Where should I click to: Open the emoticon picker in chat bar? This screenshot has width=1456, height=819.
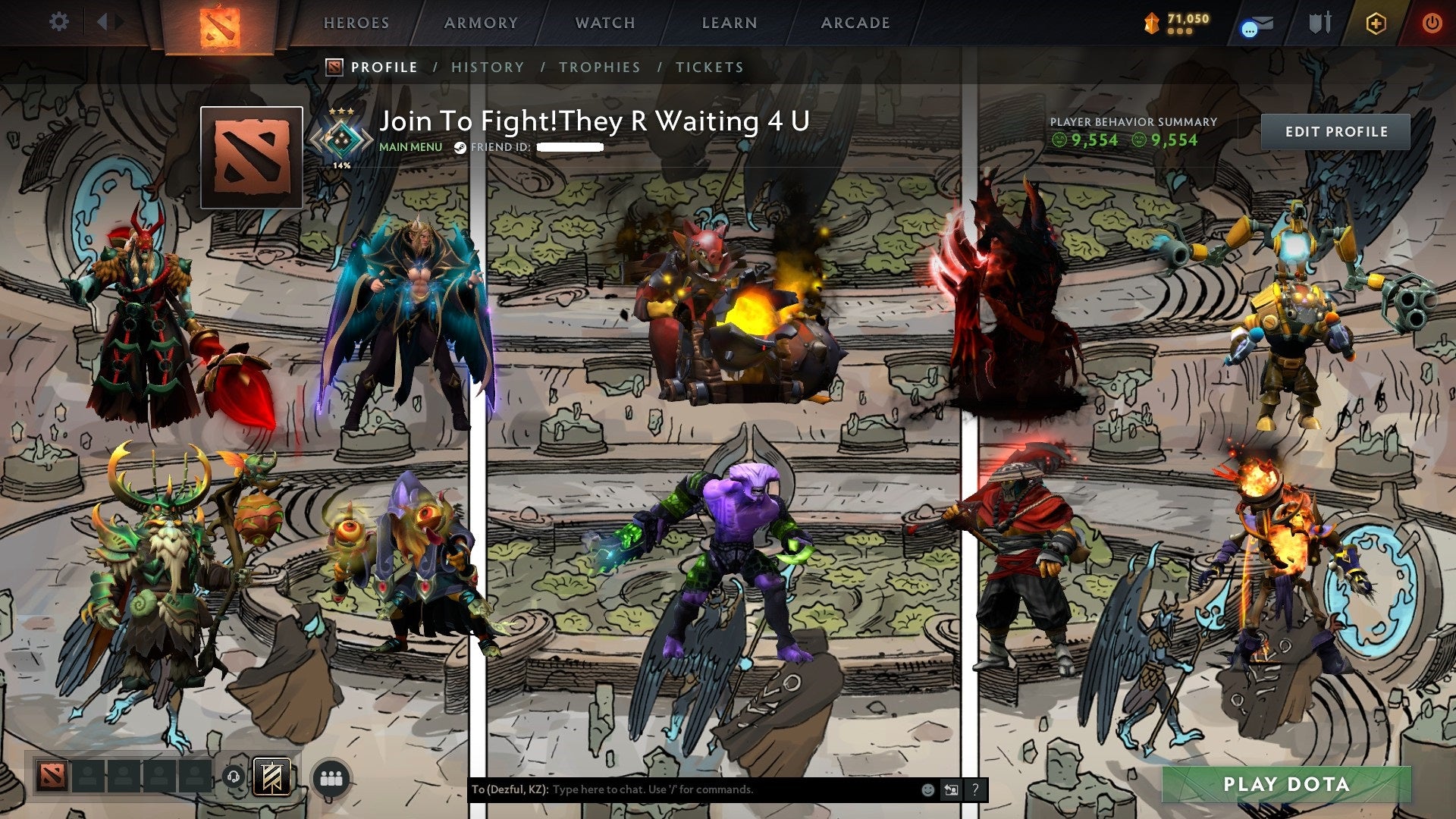click(x=927, y=789)
